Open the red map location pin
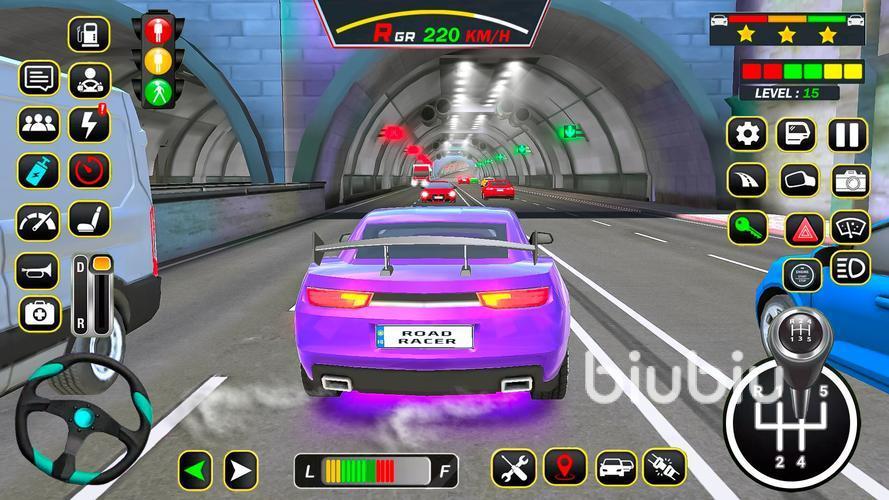 click(565, 467)
